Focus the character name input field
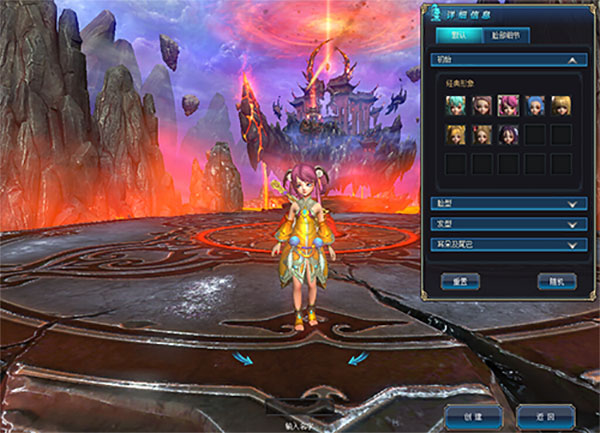This screenshot has height=433, width=600. [300, 409]
